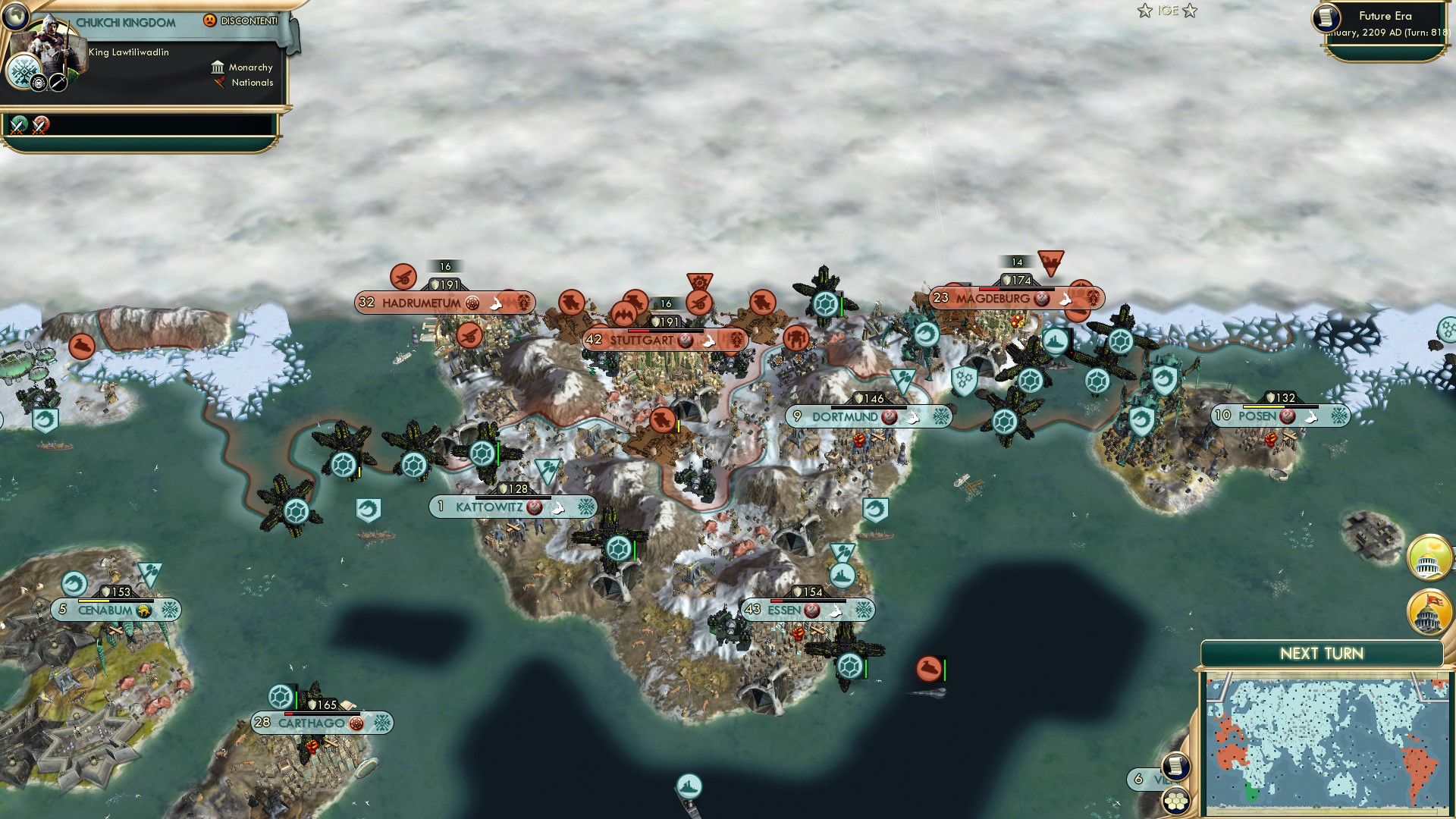Open the IGE in-game editor label
The width and height of the screenshot is (1456, 819).
click(x=1167, y=11)
